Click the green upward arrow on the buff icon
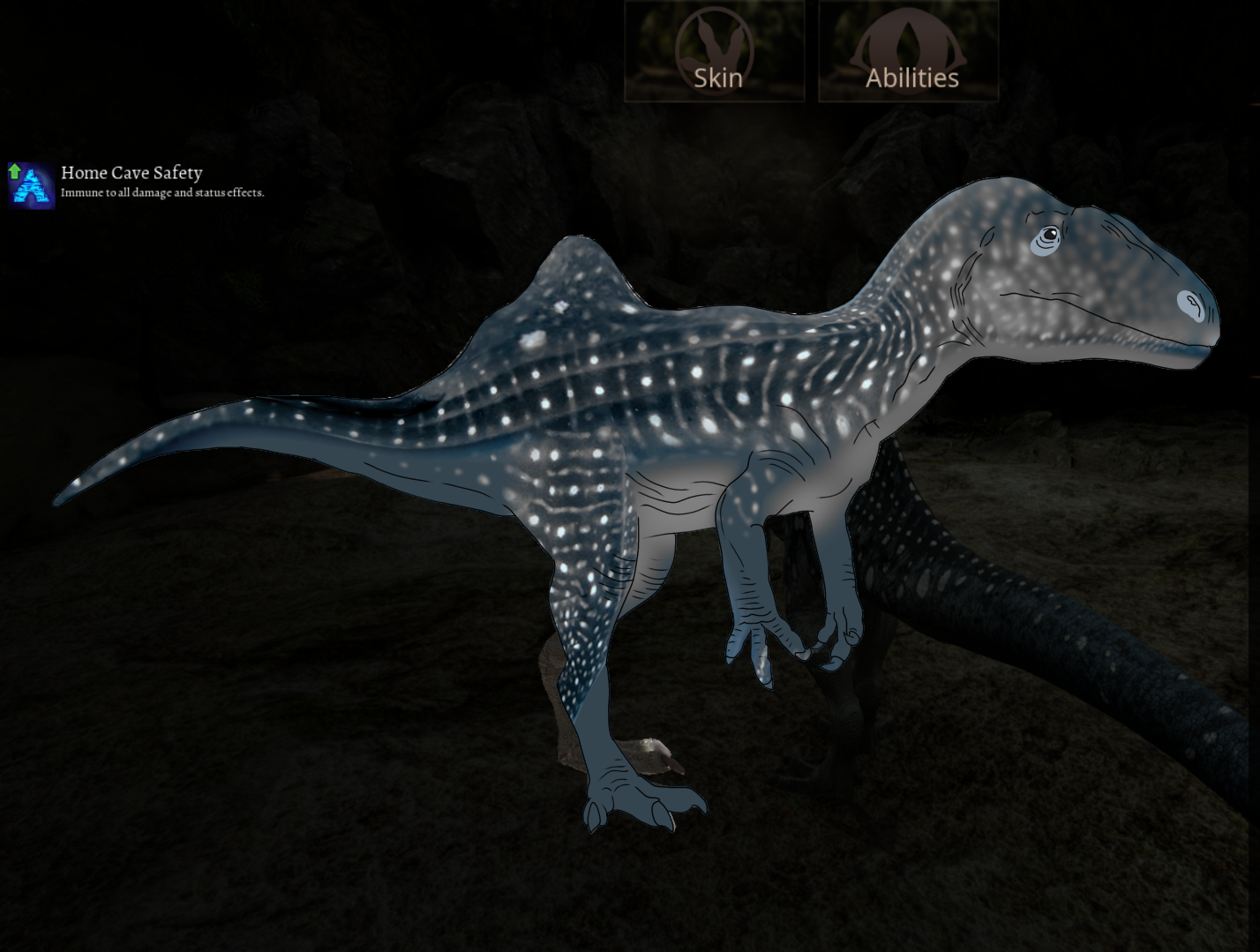Image resolution: width=1260 pixels, height=952 pixels. pyautogui.click(x=14, y=173)
